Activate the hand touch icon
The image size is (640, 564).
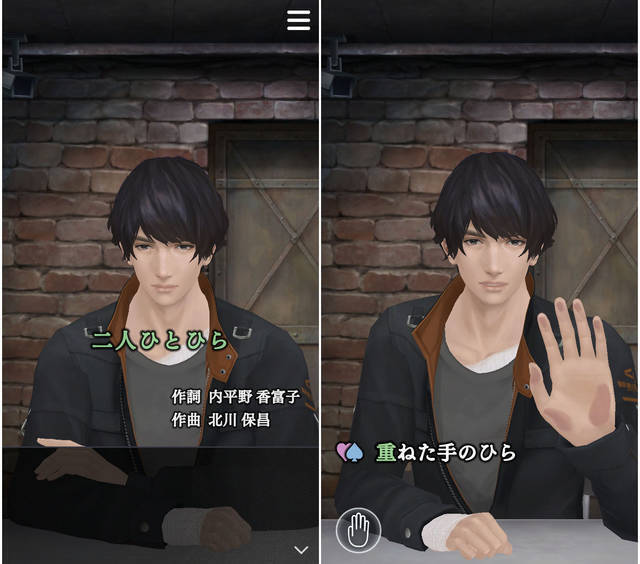coord(357,531)
